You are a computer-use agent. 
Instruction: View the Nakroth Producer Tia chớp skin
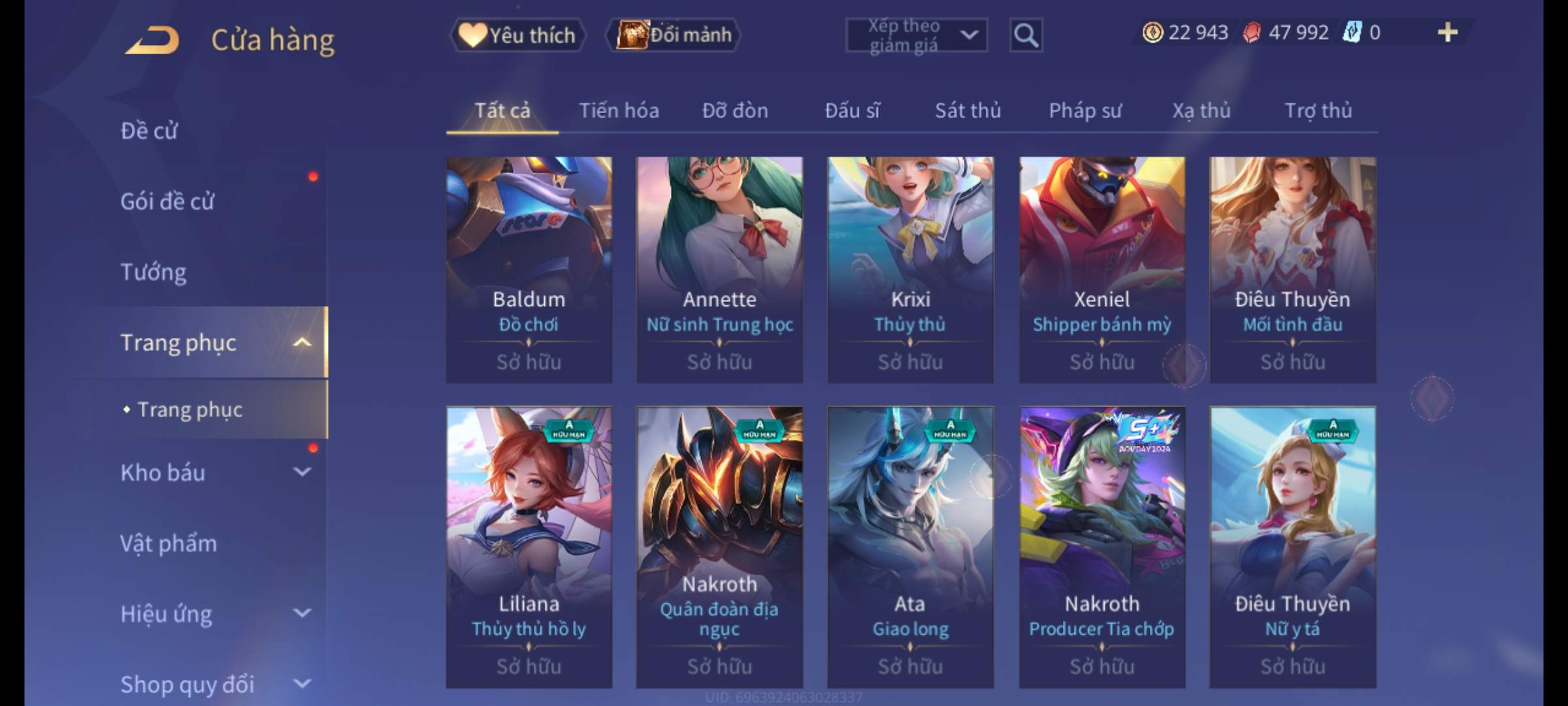[1102, 546]
